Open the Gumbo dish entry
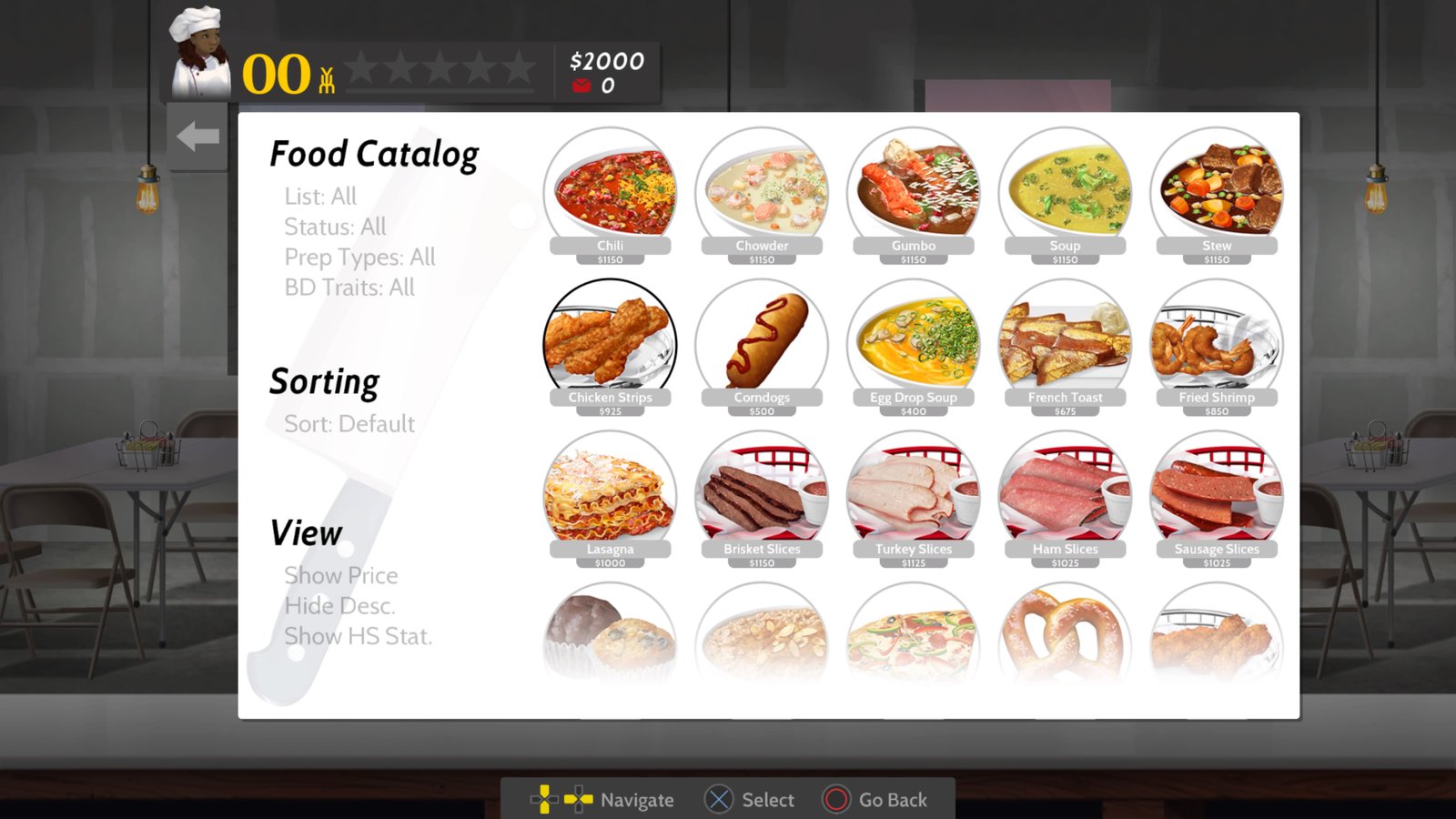 click(x=913, y=191)
